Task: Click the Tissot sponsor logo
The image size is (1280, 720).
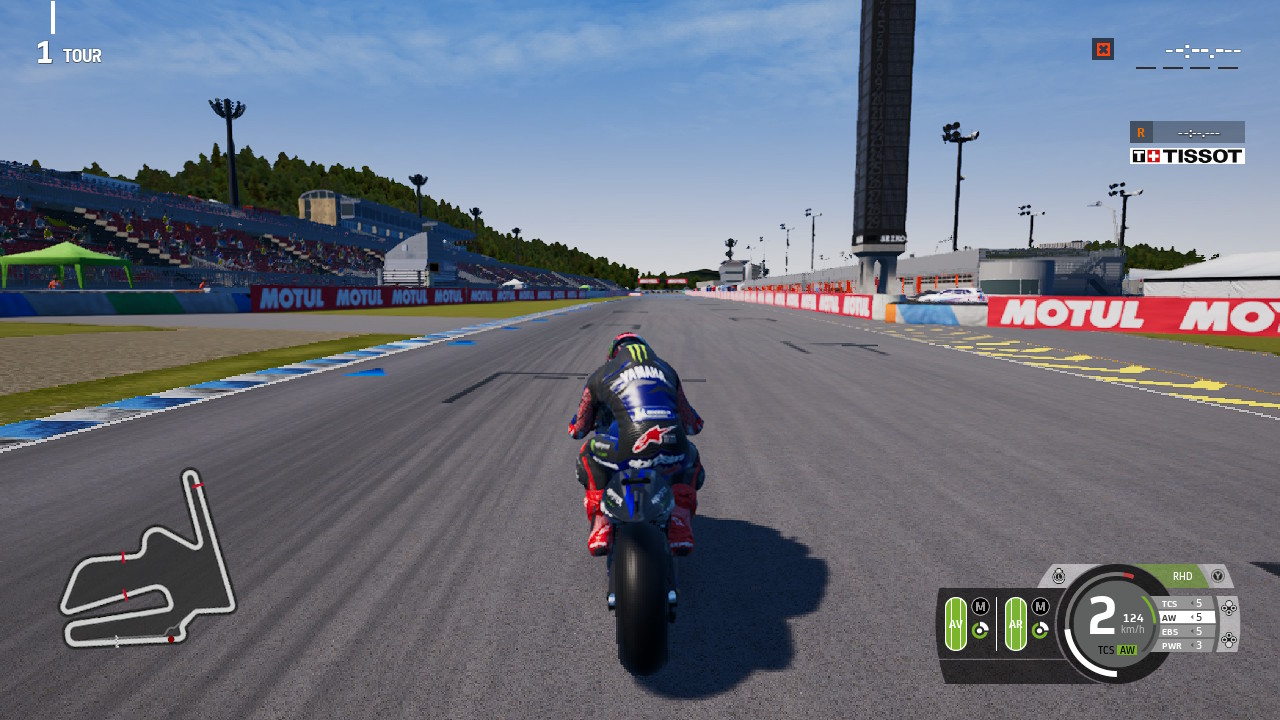Action: click(1187, 156)
